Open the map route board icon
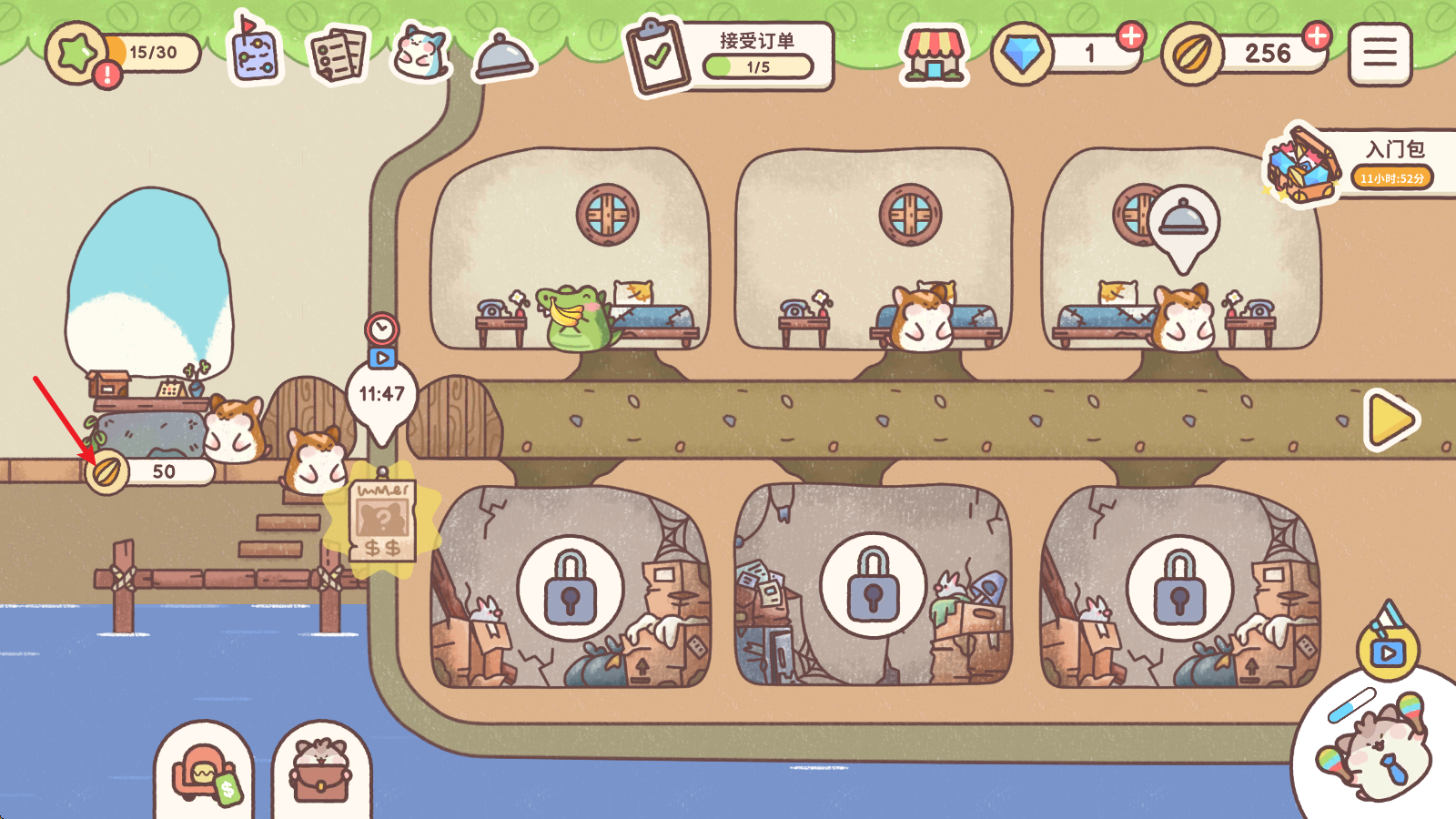This screenshot has height=819, width=1456. coord(255,51)
